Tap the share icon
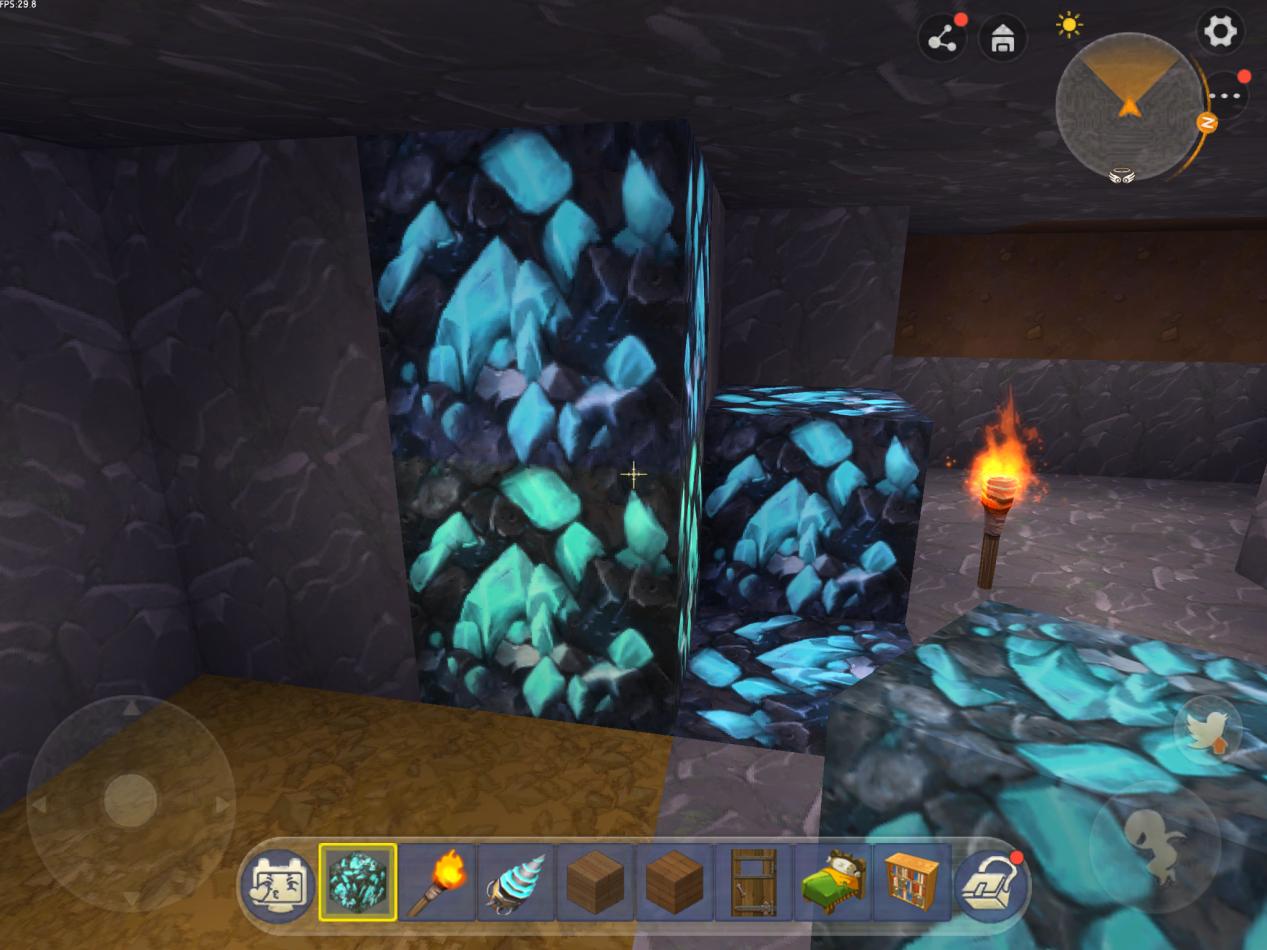This screenshot has width=1267, height=950. coord(942,40)
